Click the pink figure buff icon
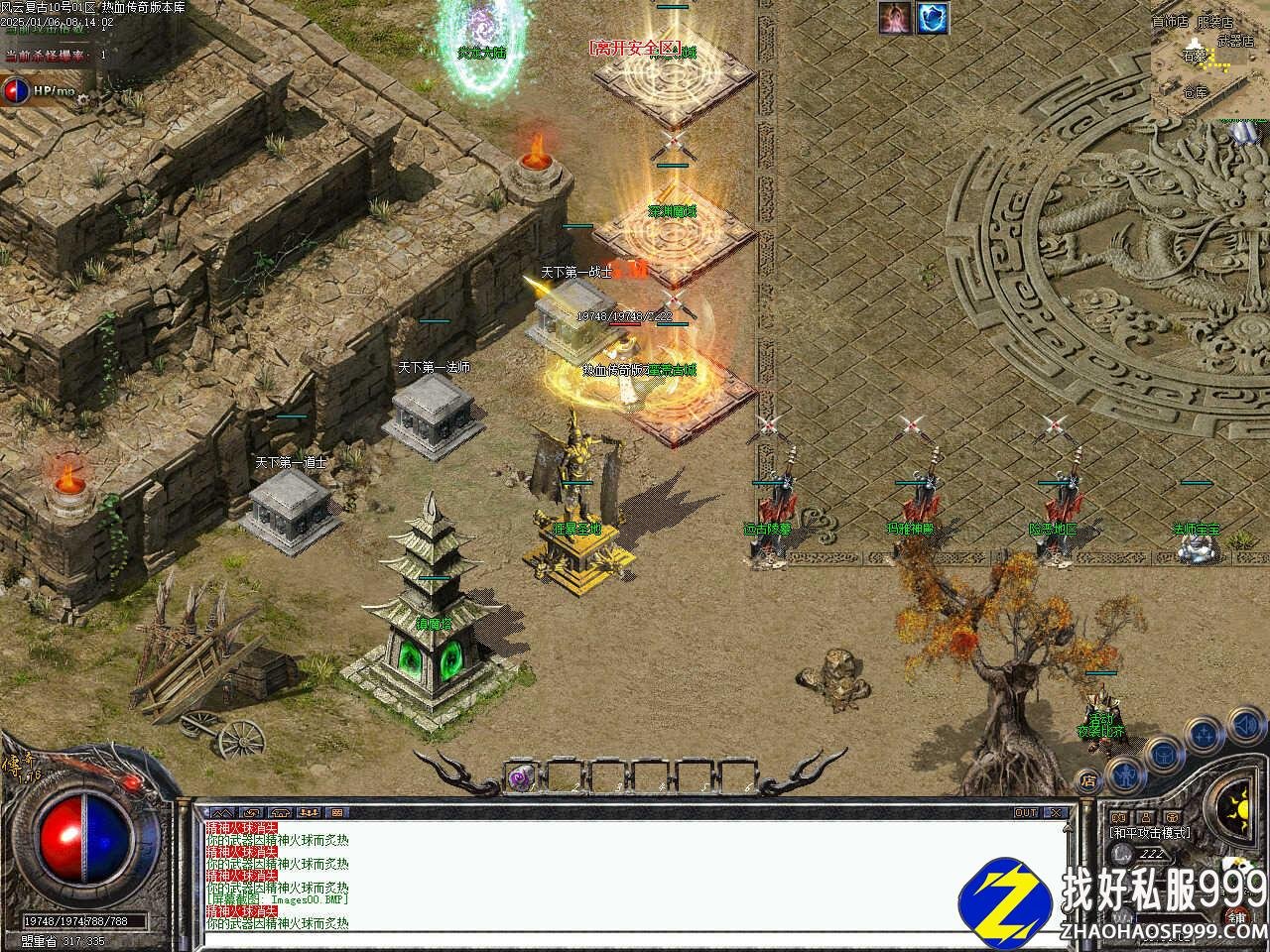This screenshot has height=952, width=1270. [x=896, y=17]
